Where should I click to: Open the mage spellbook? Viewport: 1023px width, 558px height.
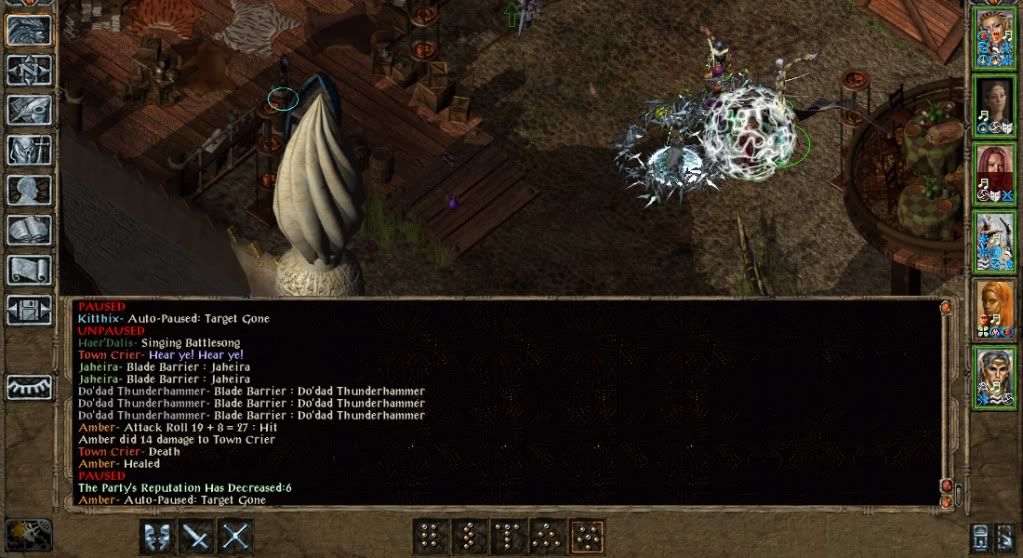coord(28,230)
